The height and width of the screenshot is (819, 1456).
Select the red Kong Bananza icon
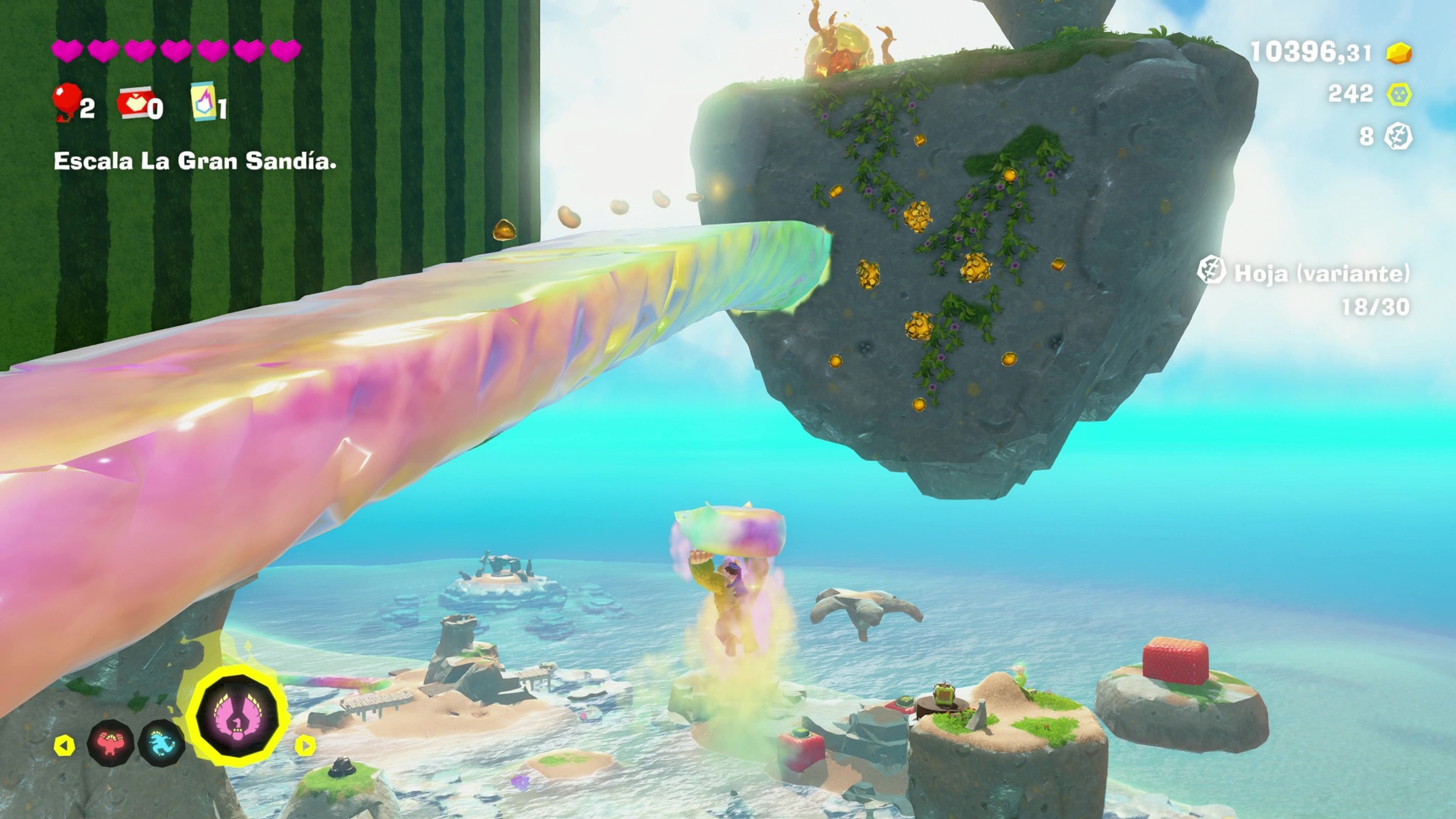tap(111, 743)
